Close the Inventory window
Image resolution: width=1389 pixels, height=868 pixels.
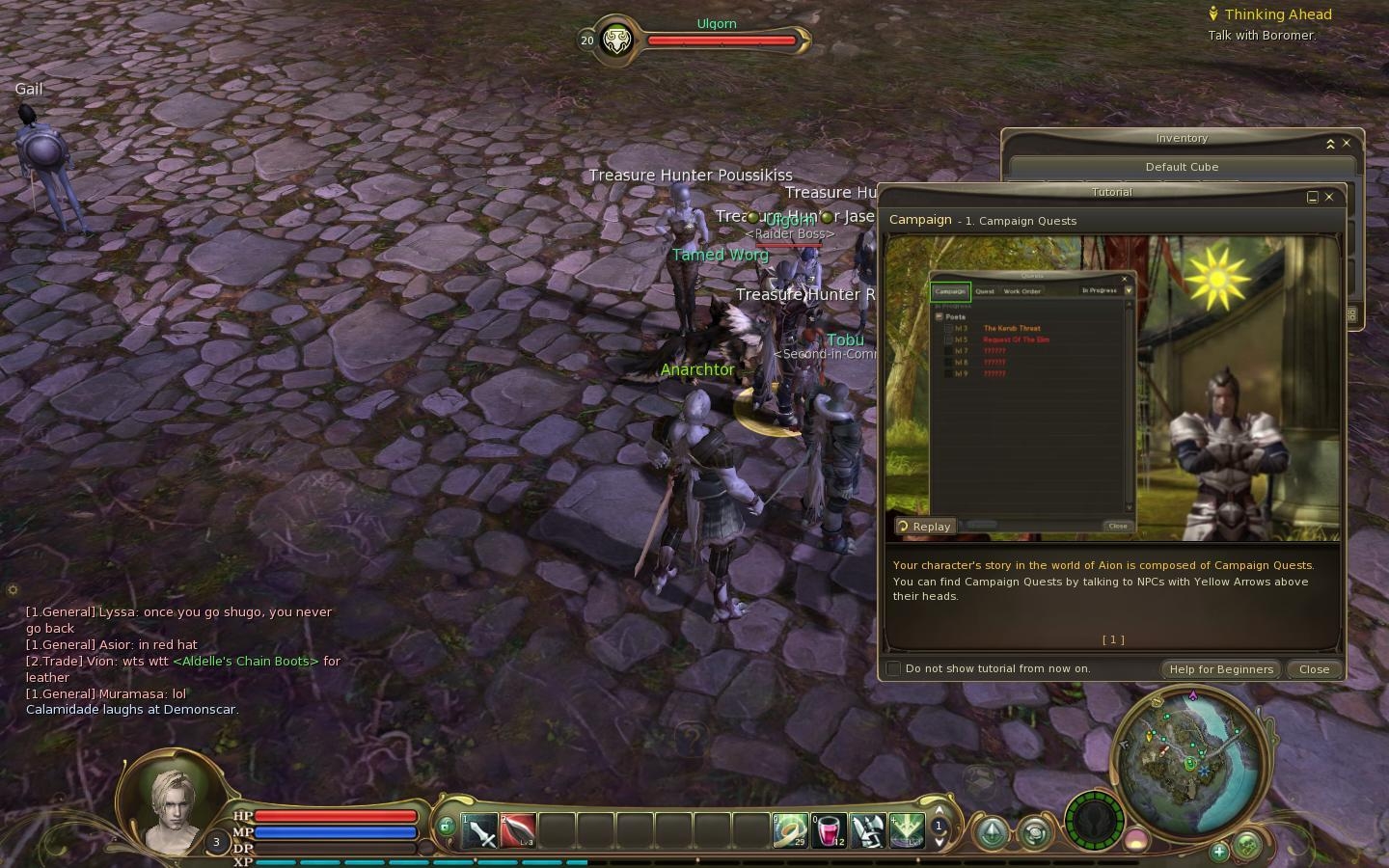pyautogui.click(x=1347, y=144)
